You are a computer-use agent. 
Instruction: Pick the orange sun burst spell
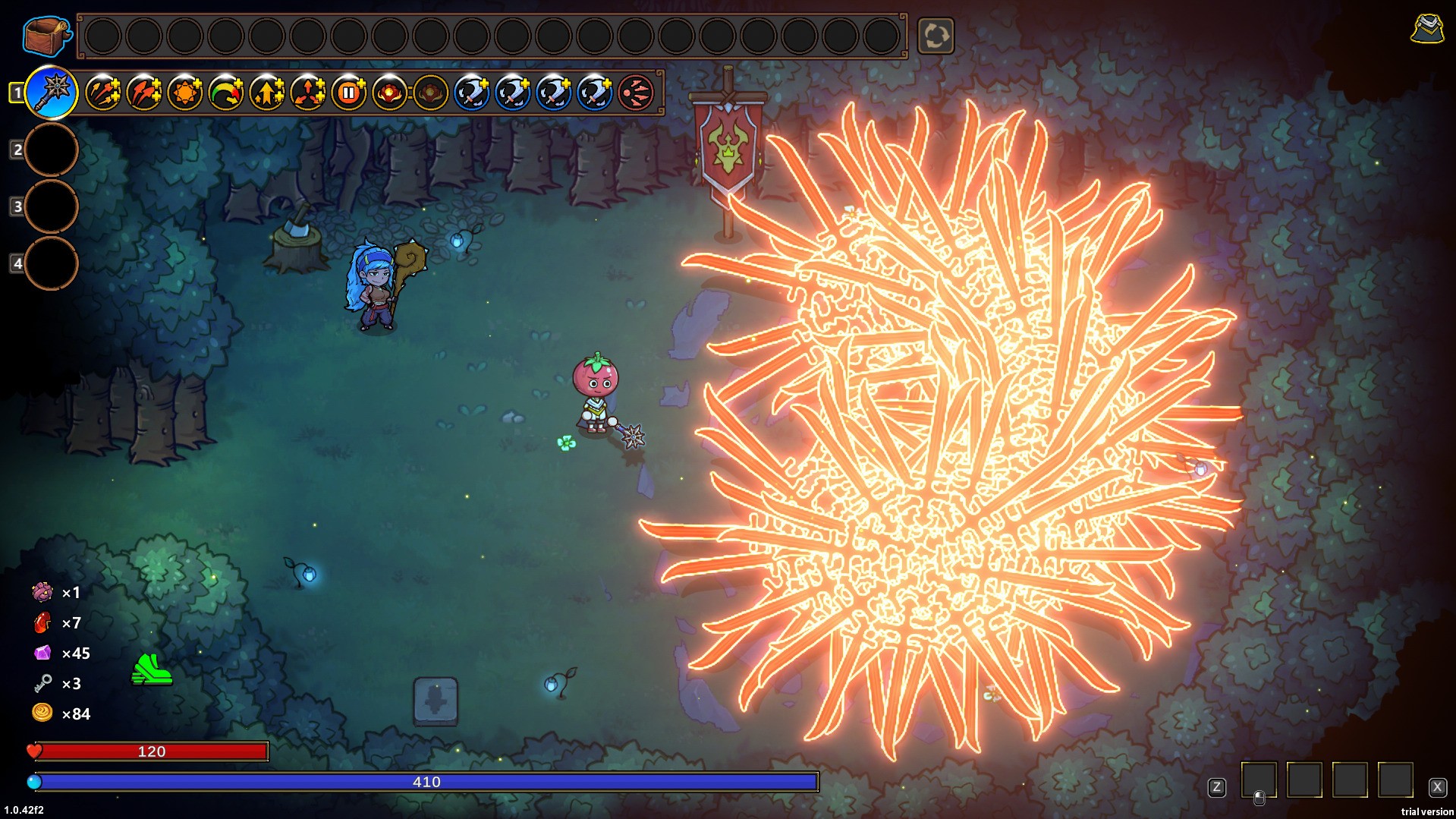point(185,93)
